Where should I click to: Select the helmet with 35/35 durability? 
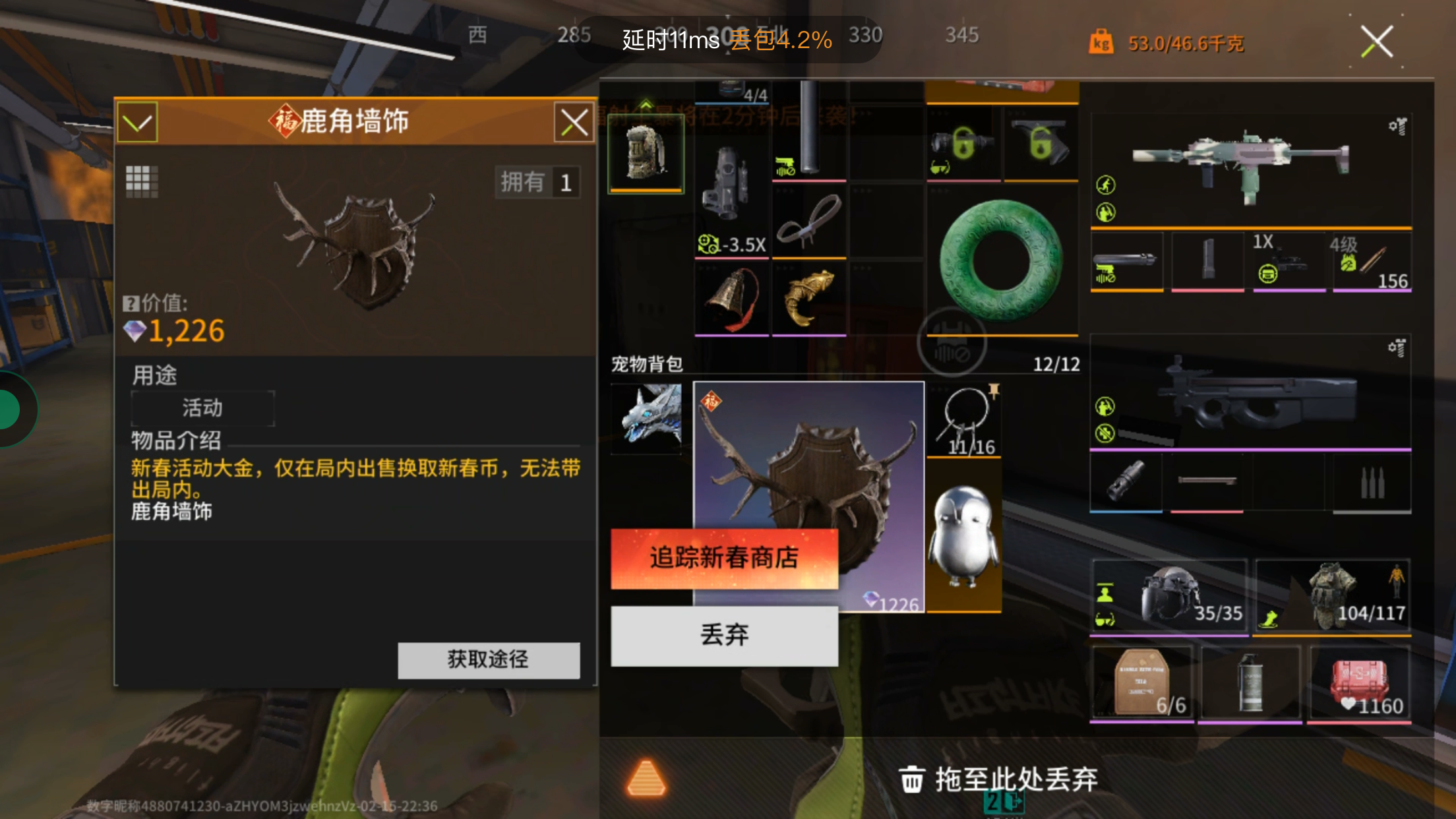pos(1168,596)
